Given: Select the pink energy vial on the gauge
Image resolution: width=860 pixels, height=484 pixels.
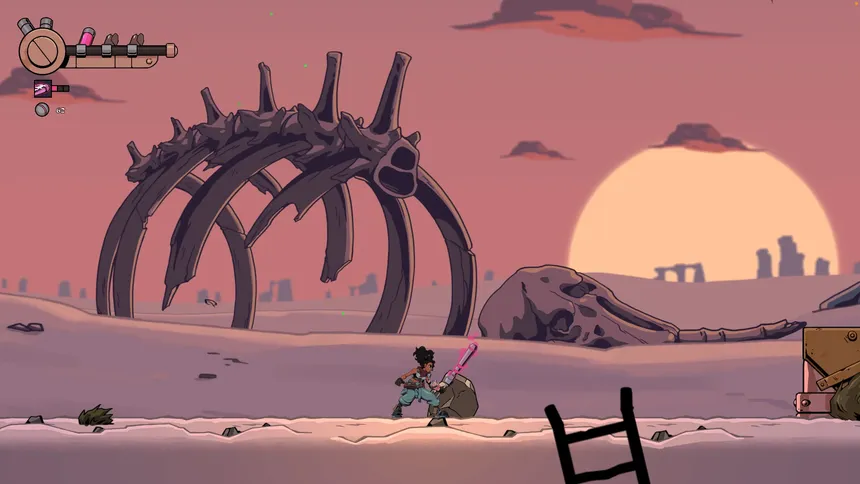Looking at the screenshot, I should click(x=87, y=37).
